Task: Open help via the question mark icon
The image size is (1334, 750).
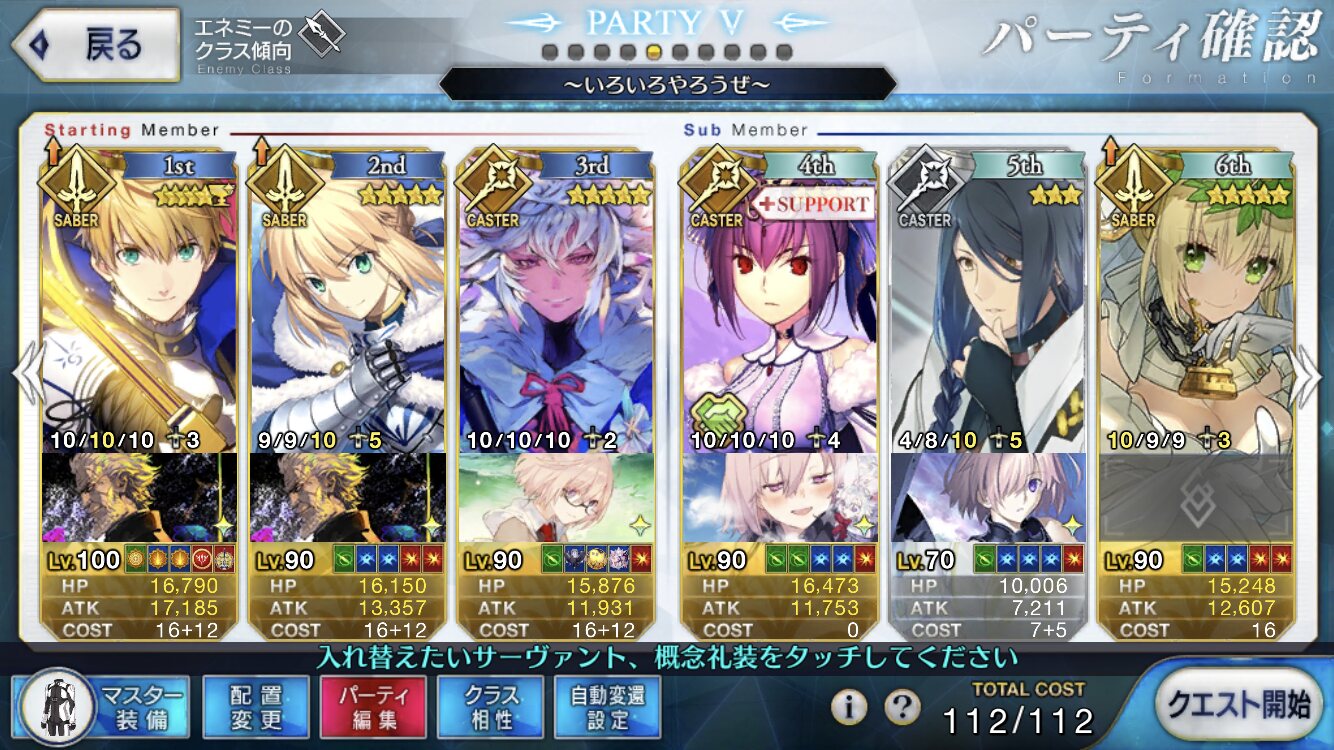Action: coord(902,707)
